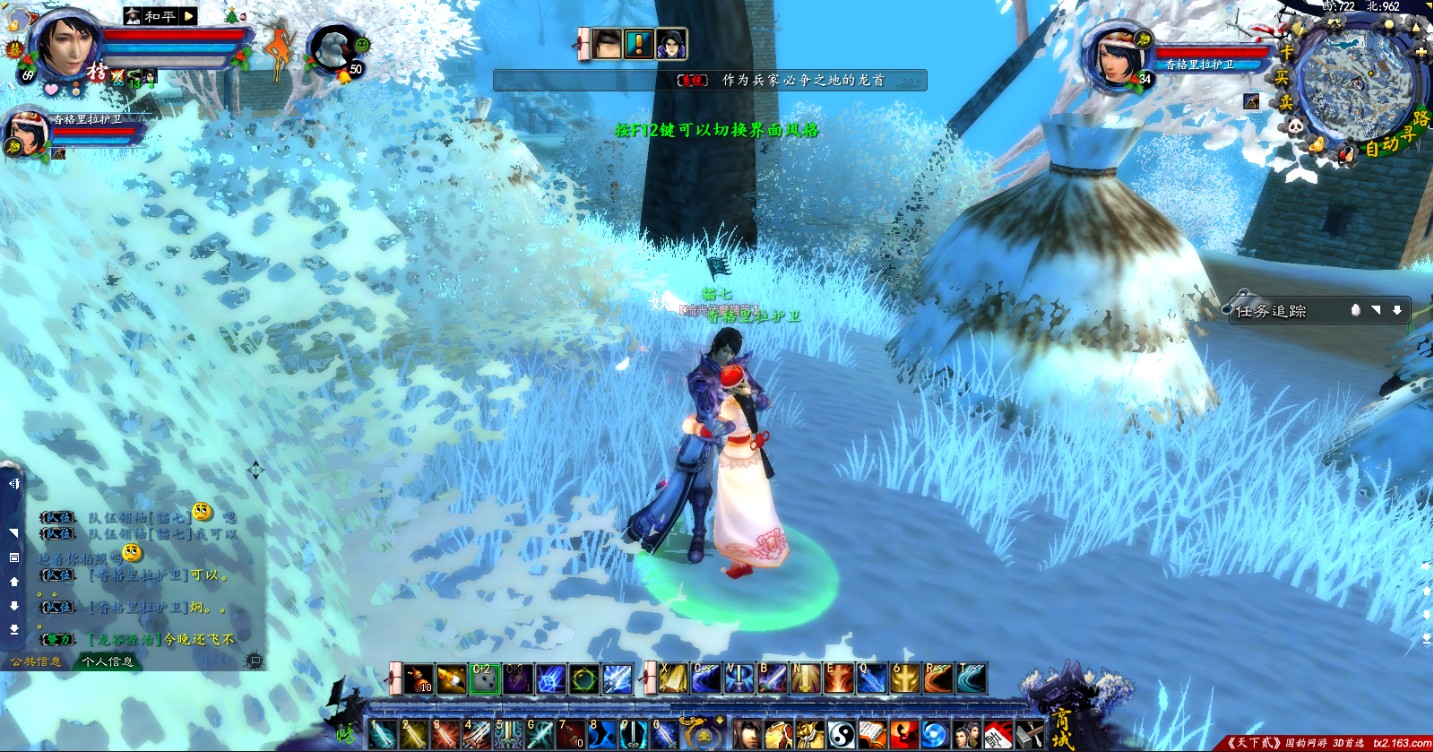Expand the 任务追踪 quest tracker
The height and width of the screenshot is (752, 1433).
(x=1396, y=311)
